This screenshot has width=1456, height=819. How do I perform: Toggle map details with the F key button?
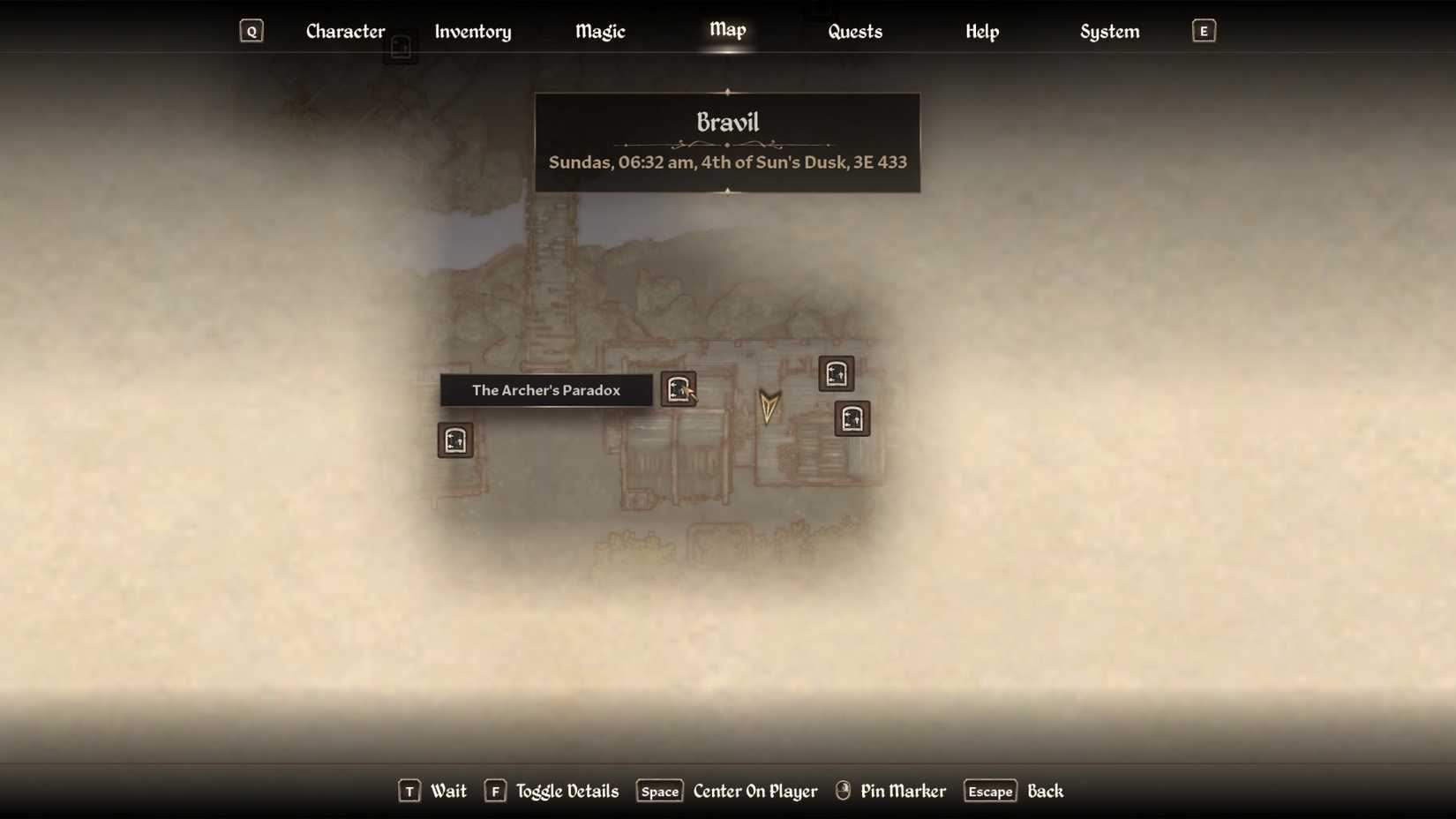click(495, 792)
